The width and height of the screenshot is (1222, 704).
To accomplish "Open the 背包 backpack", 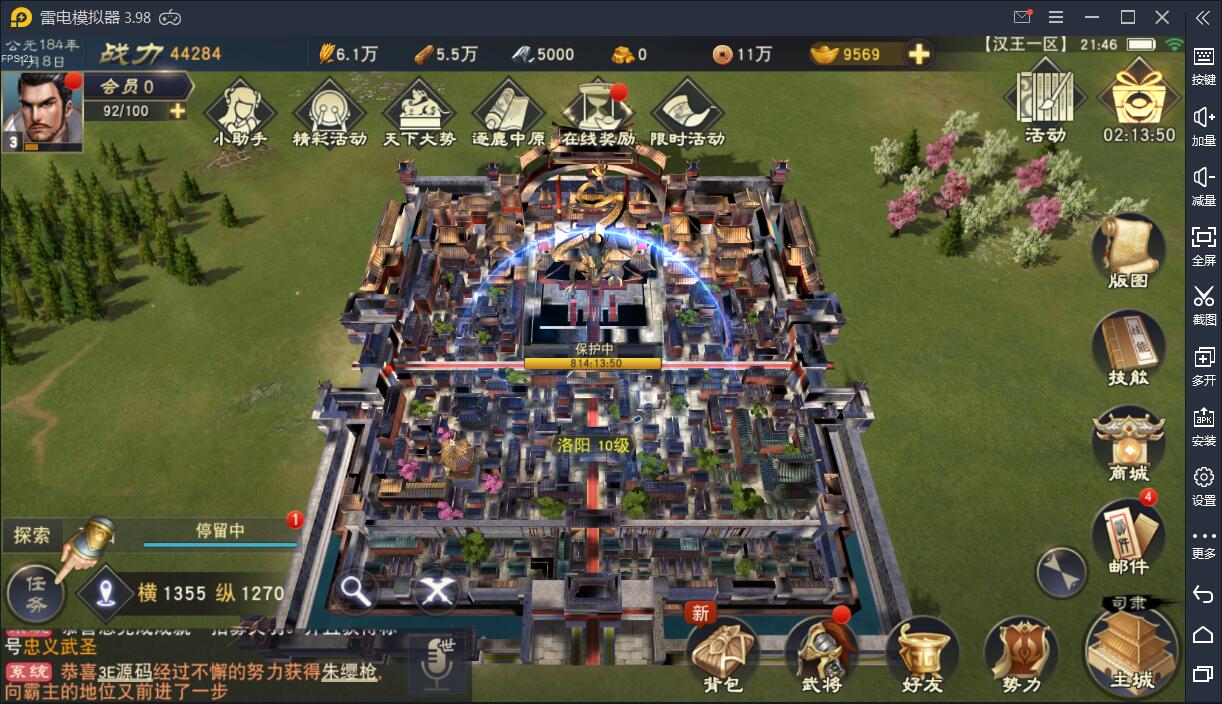I will pos(722,655).
